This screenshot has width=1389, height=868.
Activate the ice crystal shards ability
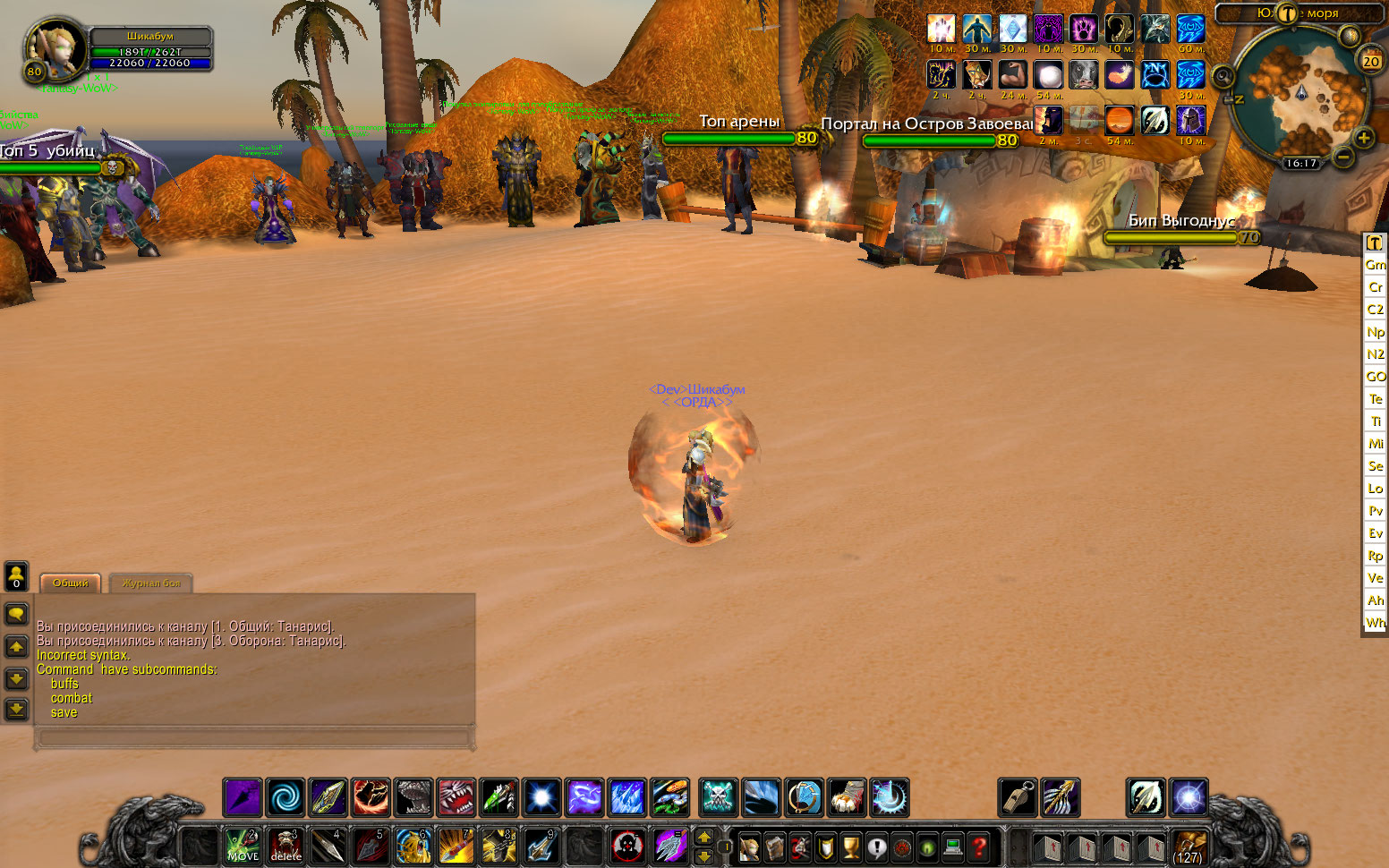(627, 797)
